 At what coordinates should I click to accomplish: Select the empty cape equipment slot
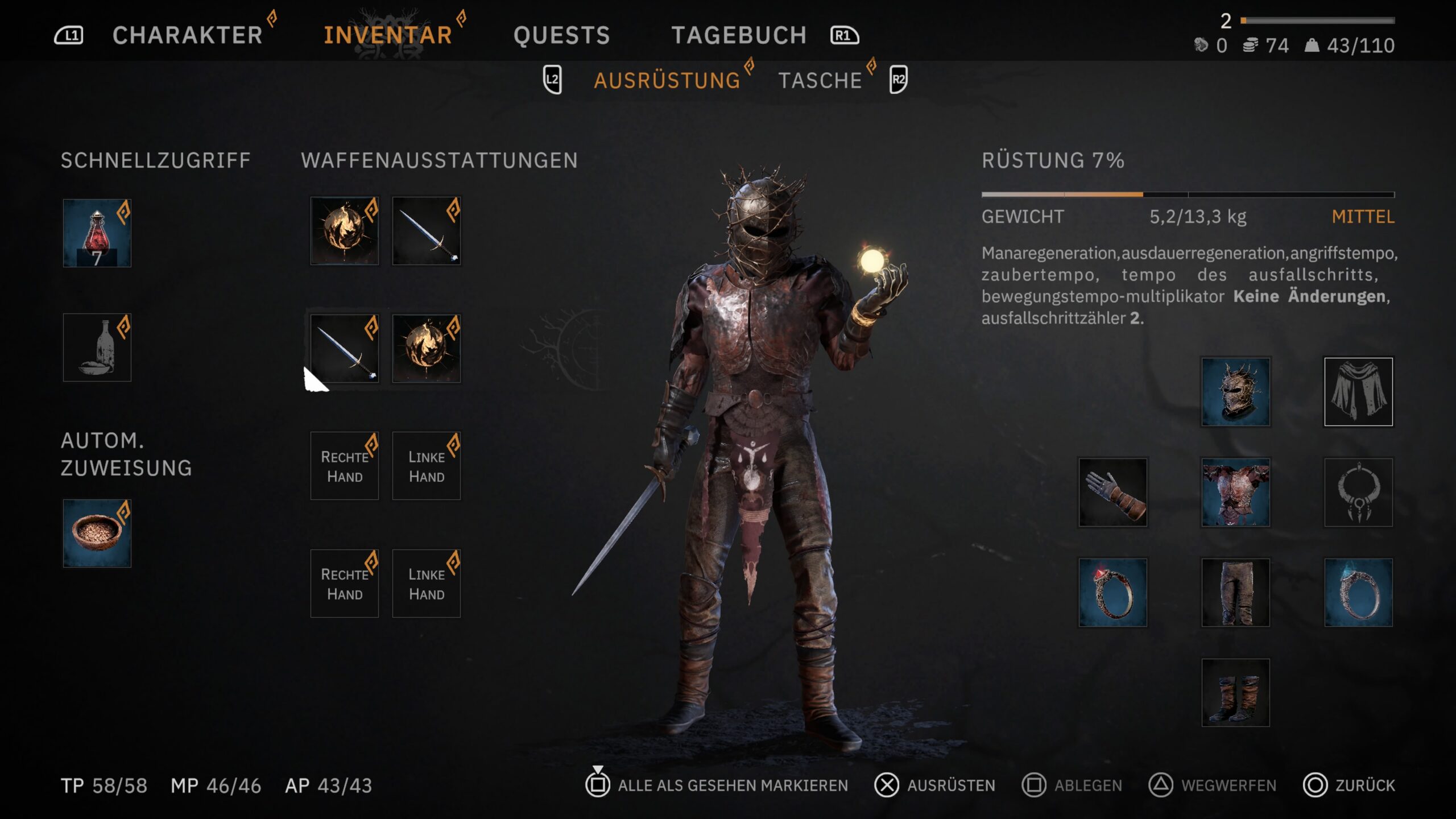1358,392
